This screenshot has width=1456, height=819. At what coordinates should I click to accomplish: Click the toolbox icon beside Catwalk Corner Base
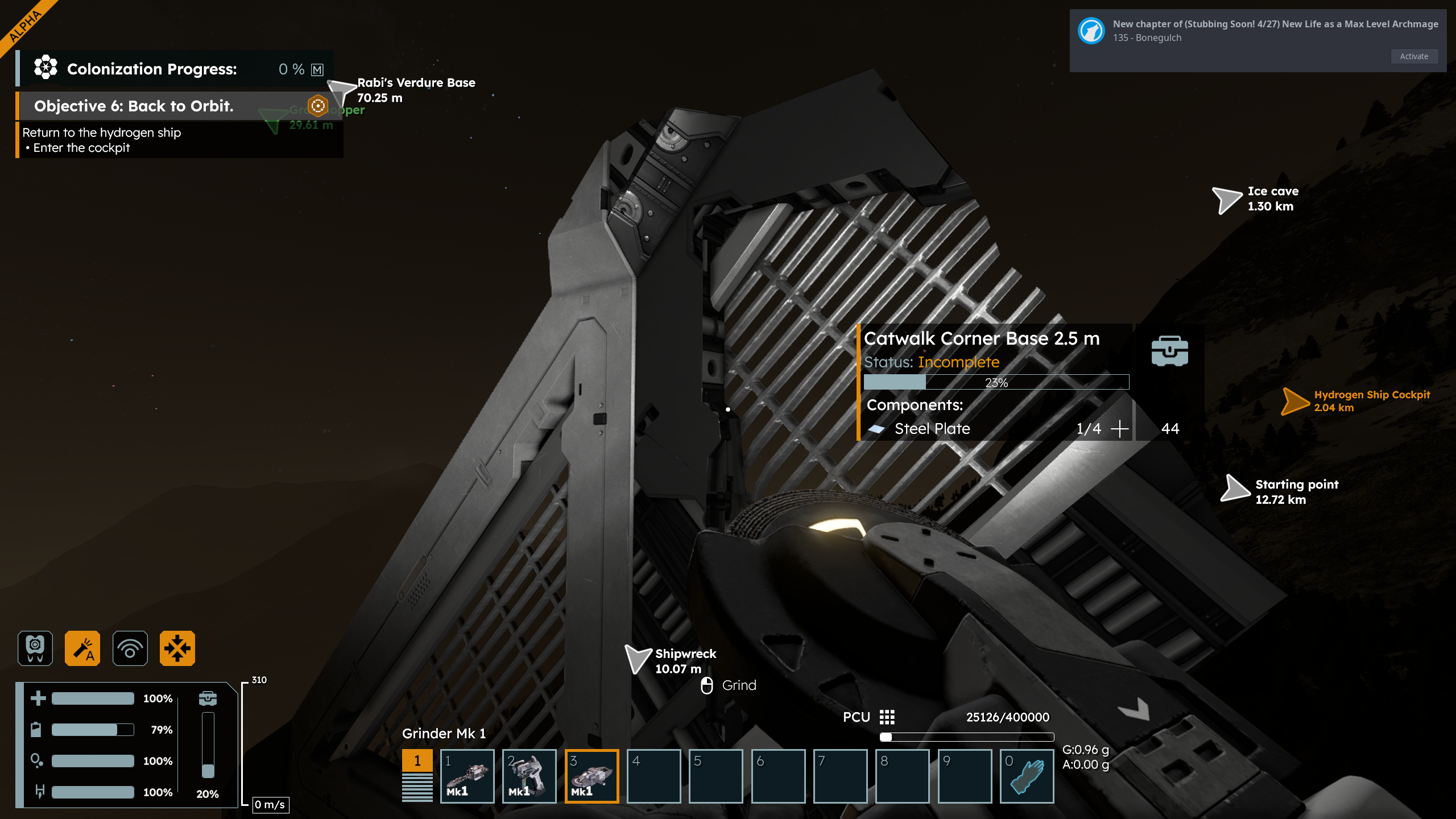(1169, 351)
